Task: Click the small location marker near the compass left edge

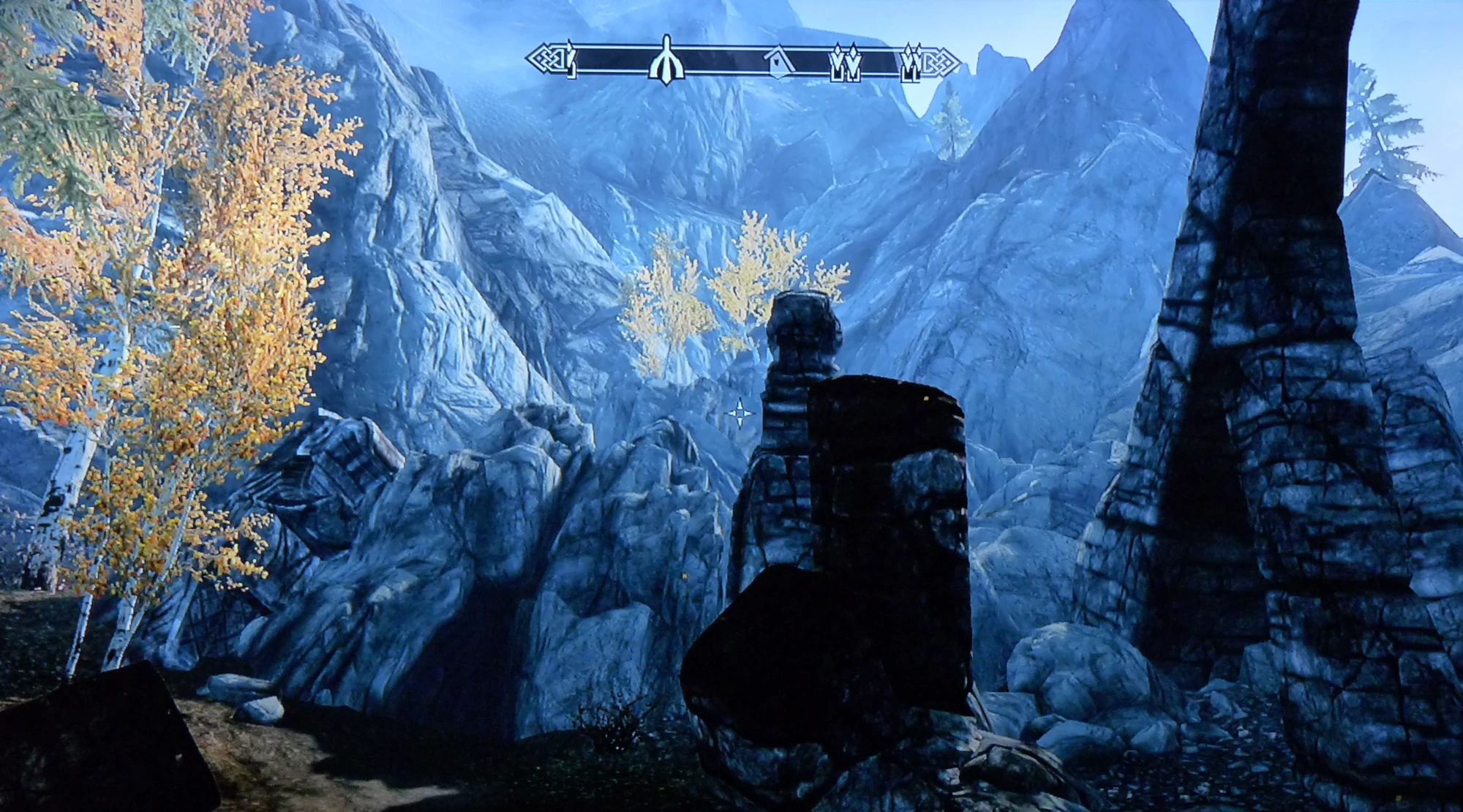Action: pos(571,62)
